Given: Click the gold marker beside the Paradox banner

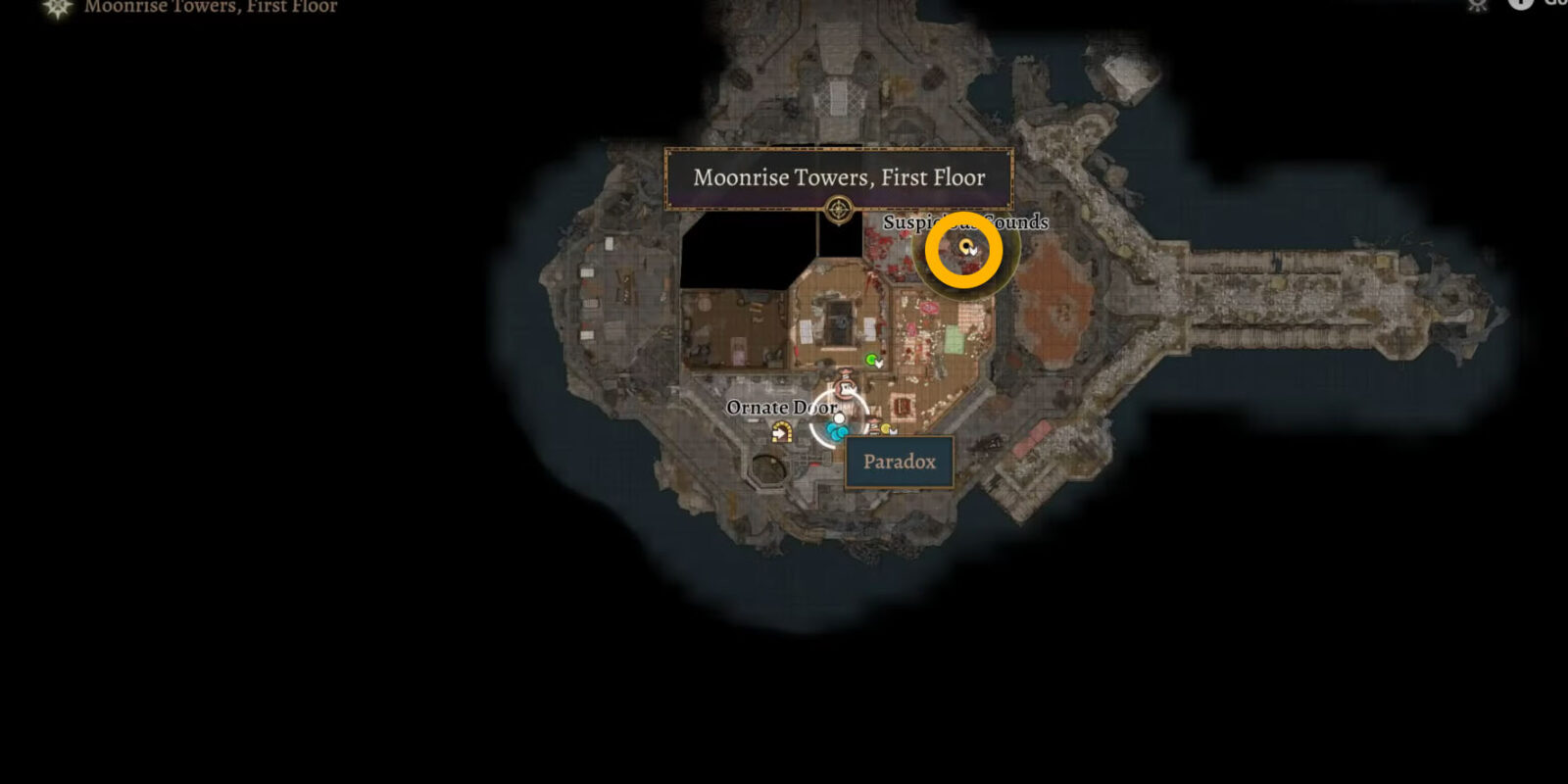Looking at the screenshot, I should click(886, 429).
